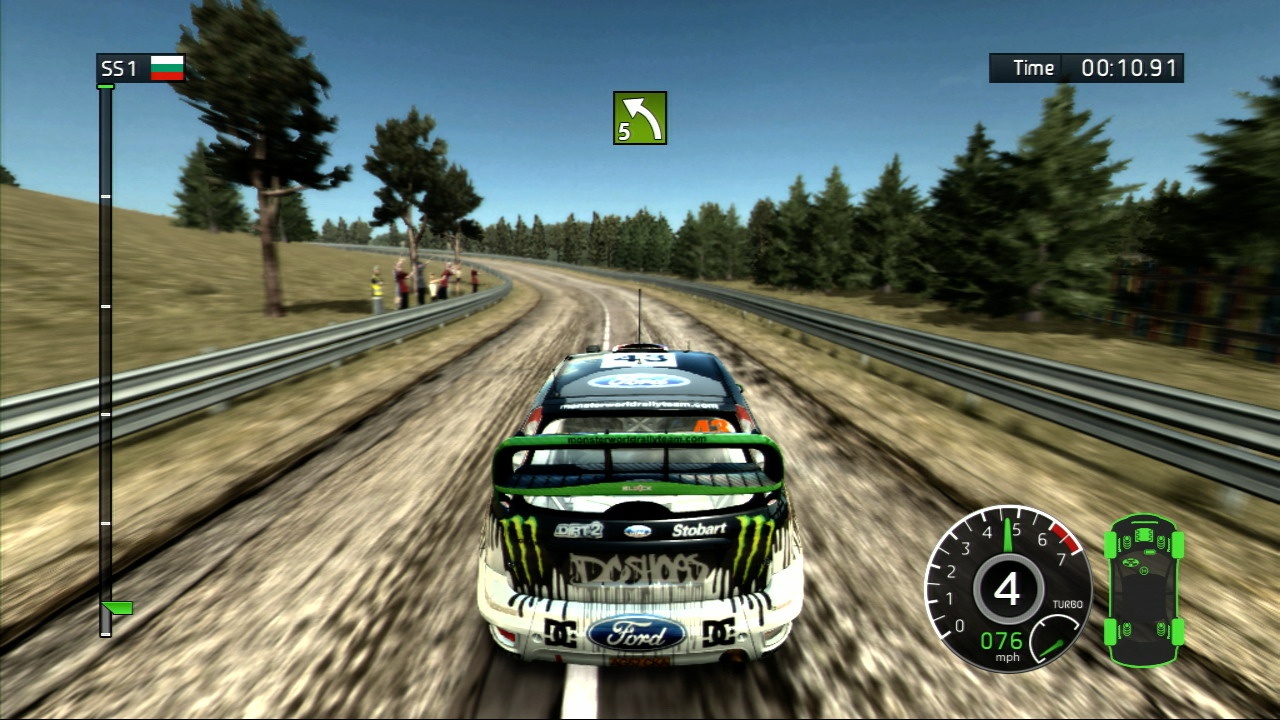Click the Bulgarian flag beside SS1
Screen dimensions: 1280x720
(167, 68)
